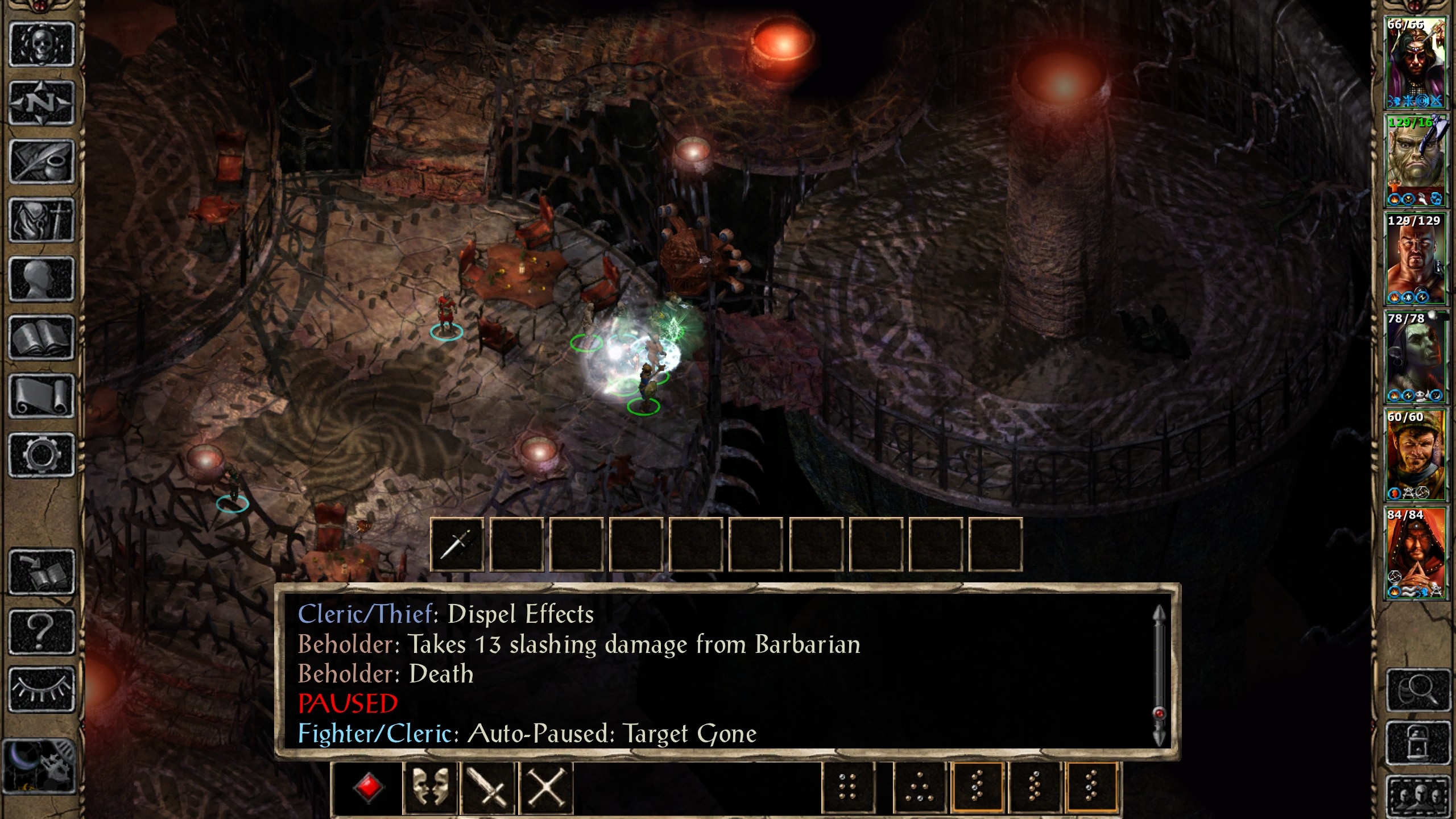1456x819 pixels.
Task: Click the crossed-bones stop action button
Action: point(545,788)
